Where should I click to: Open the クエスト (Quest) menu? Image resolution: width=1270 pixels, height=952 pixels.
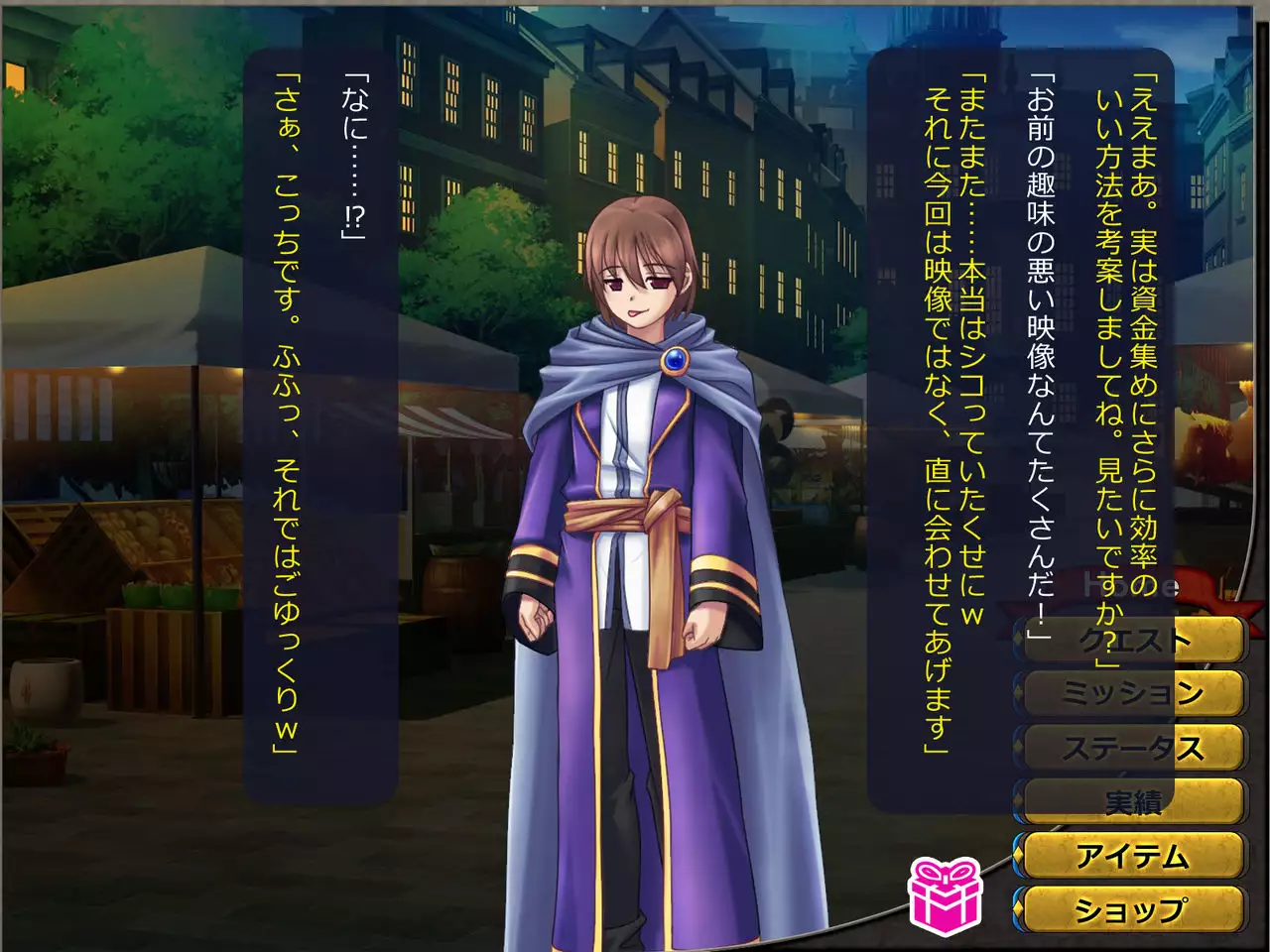pyautogui.click(x=1132, y=640)
